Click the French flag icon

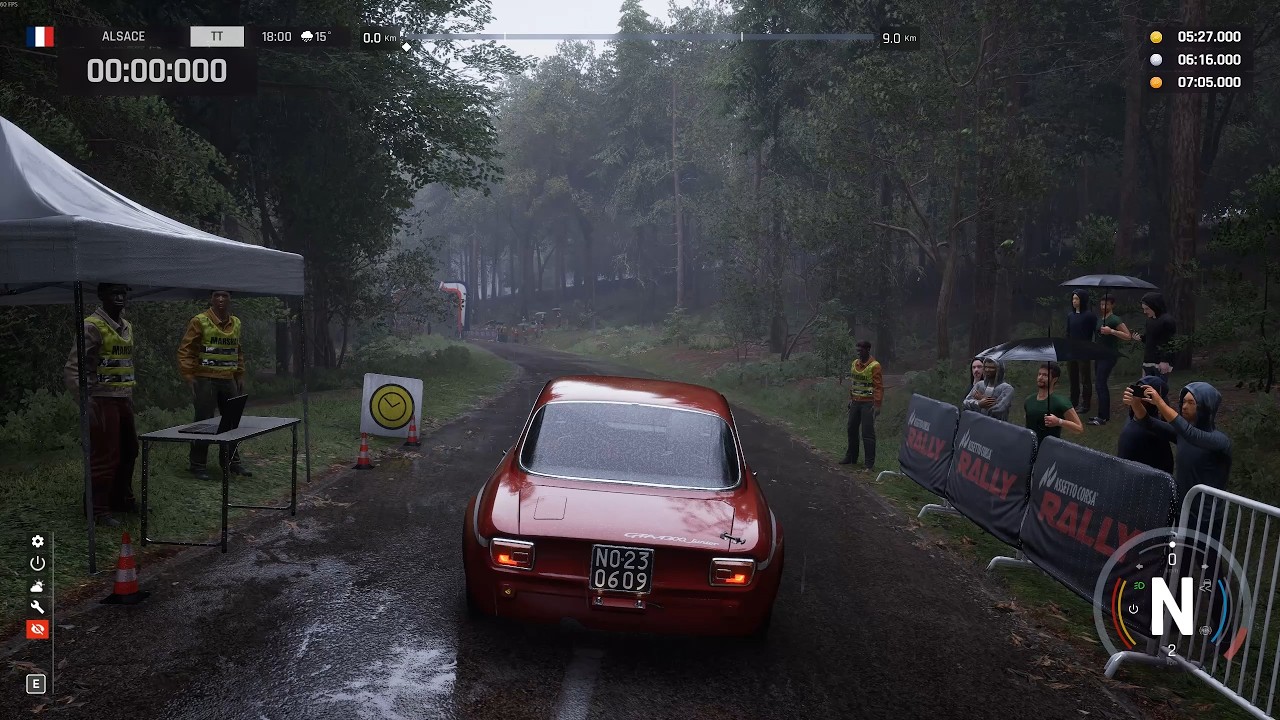click(38, 36)
